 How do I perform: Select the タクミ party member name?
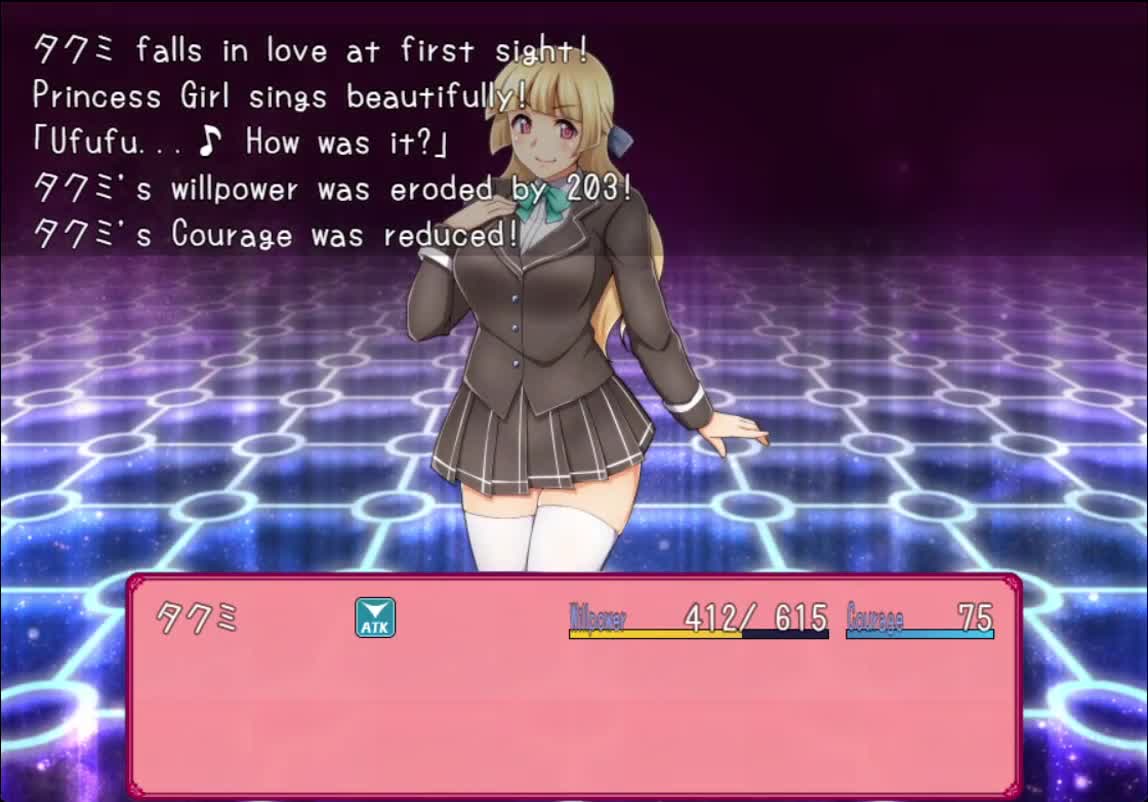pos(198,619)
